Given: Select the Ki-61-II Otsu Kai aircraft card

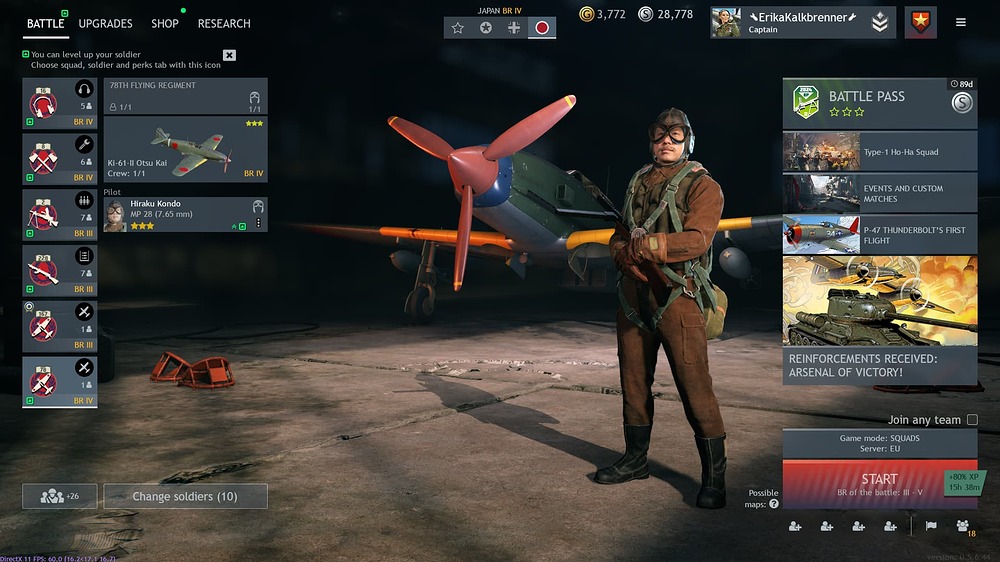Looking at the screenshot, I should point(185,150).
